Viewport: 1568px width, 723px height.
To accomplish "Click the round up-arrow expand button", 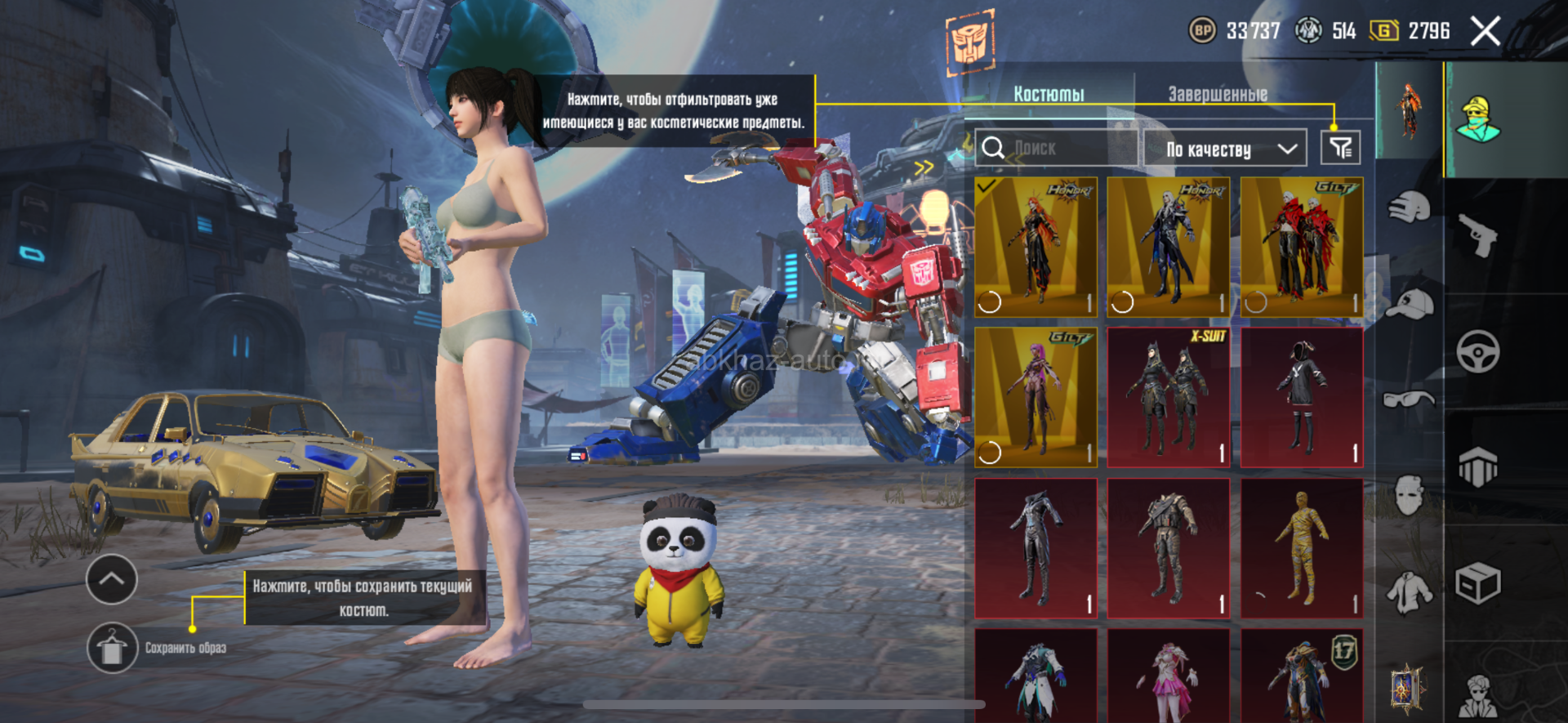I will point(112,579).
